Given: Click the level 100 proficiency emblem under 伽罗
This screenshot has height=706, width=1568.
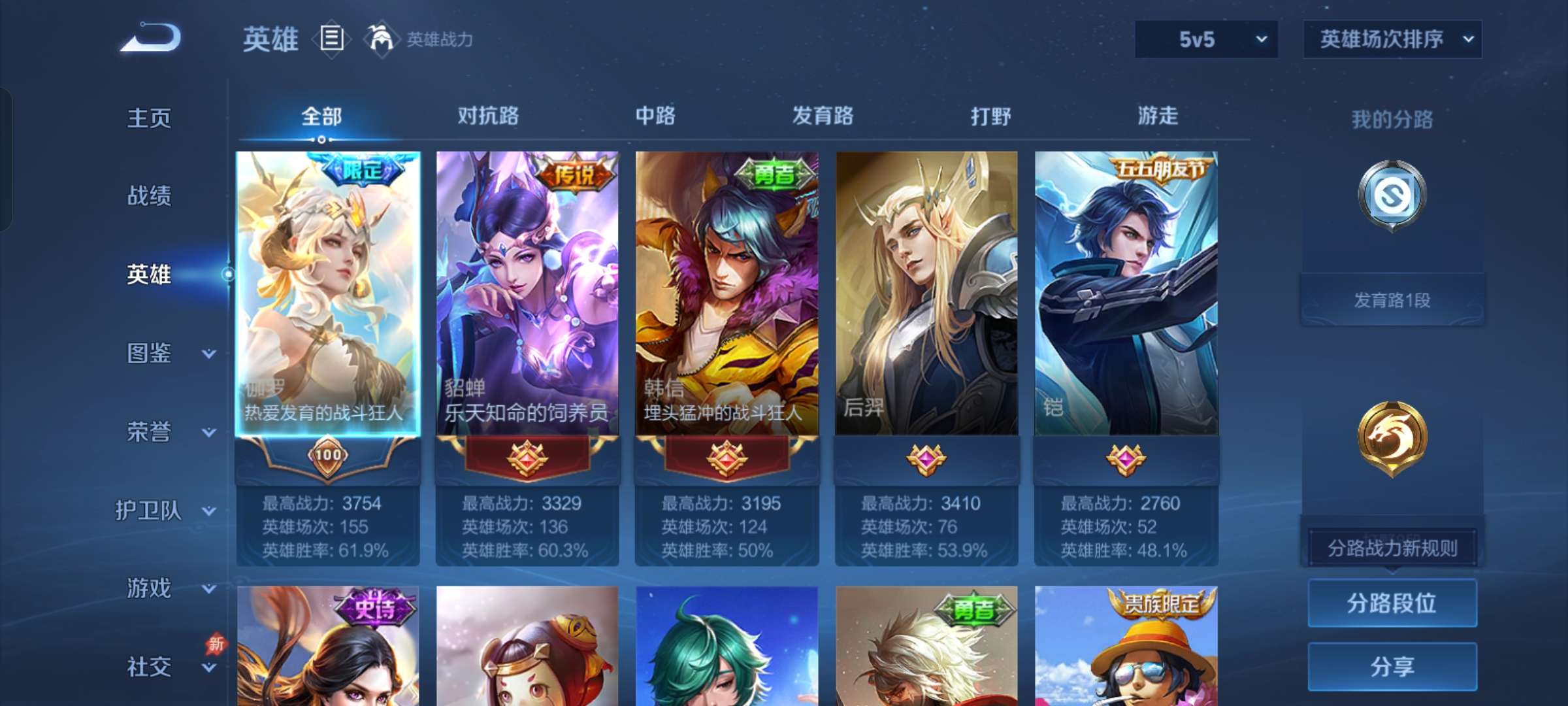Looking at the screenshot, I should pyautogui.click(x=330, y=456).
